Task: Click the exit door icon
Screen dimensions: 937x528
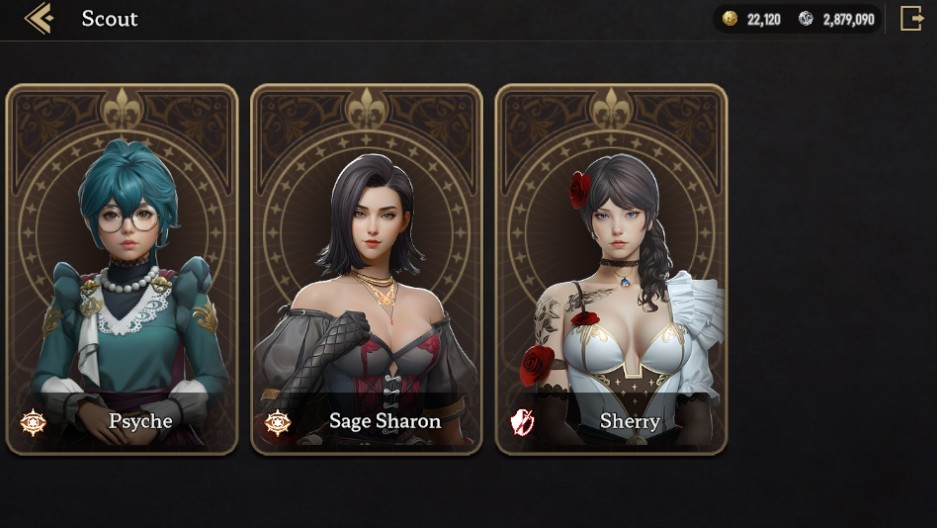Action: 911,18
